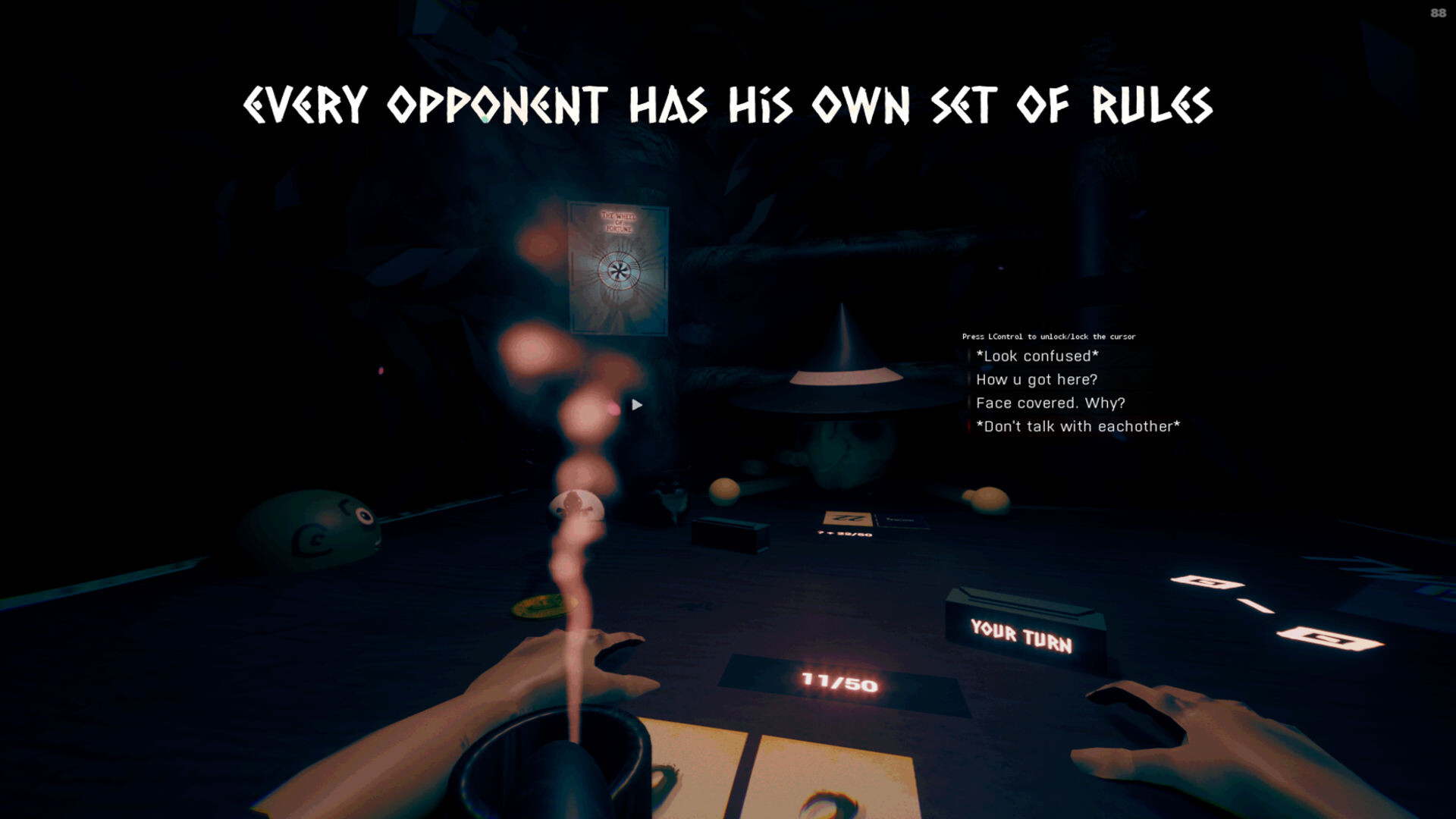Click the FPS counter showing 88
The width and height of the screenshot is (1456, 819).
[x=1439, y=11]
